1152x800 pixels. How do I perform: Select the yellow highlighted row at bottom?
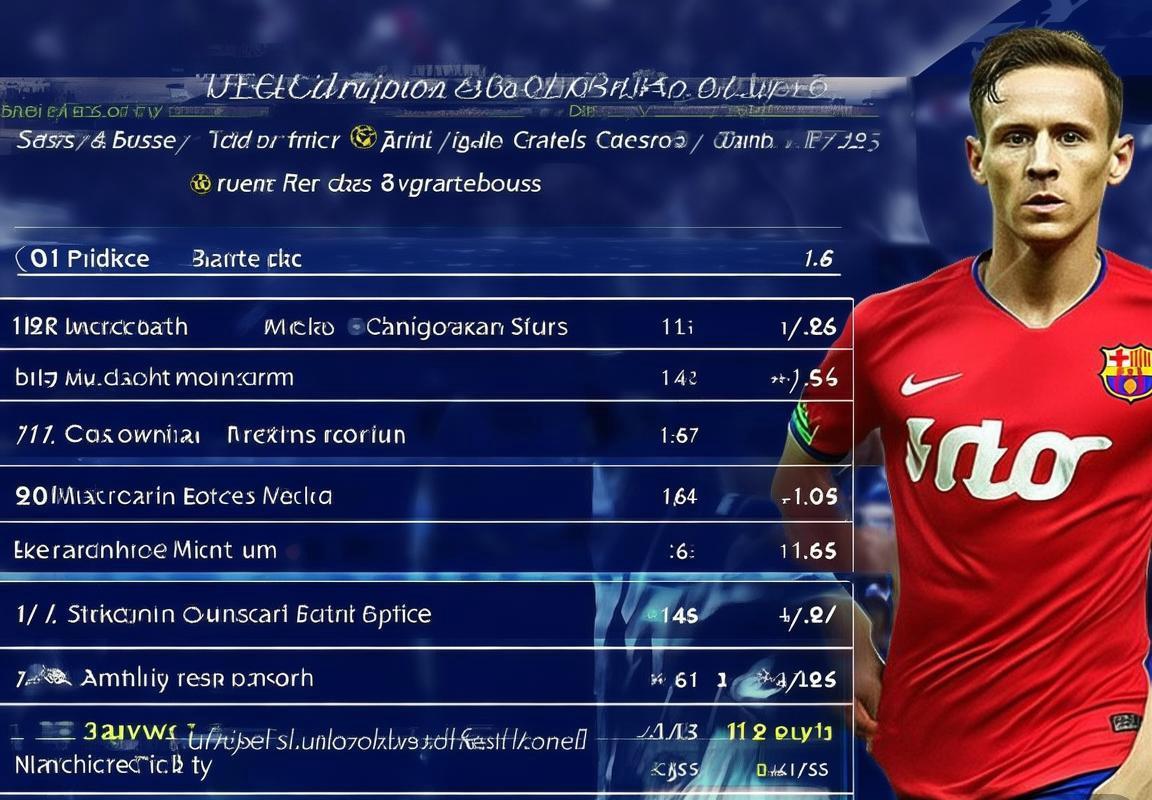pos(420,735)
